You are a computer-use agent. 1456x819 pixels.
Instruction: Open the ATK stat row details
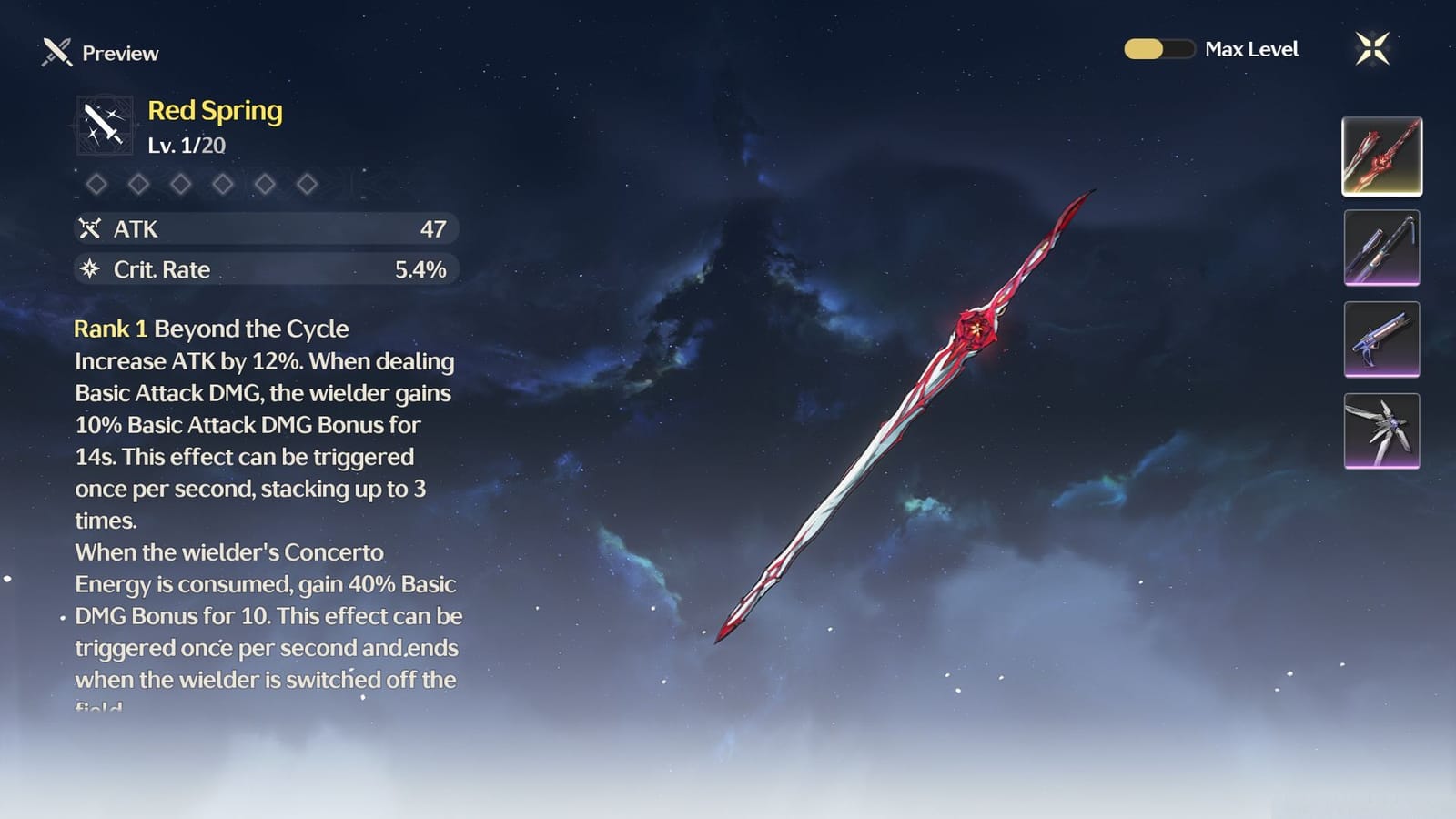pyautogui.click(x=266, y=228)
